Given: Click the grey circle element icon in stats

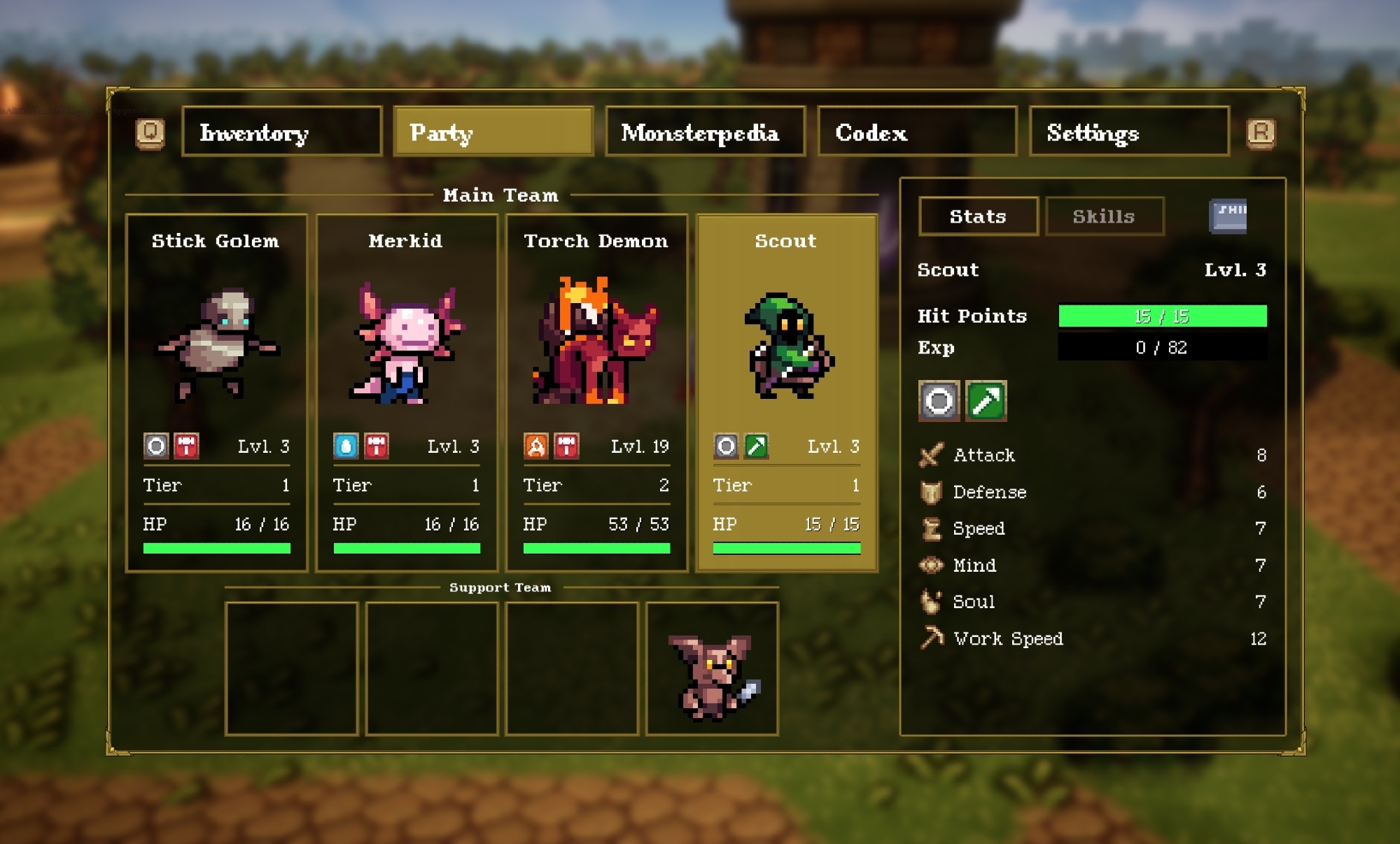Looking at the screenshot, I should (939, 401).
